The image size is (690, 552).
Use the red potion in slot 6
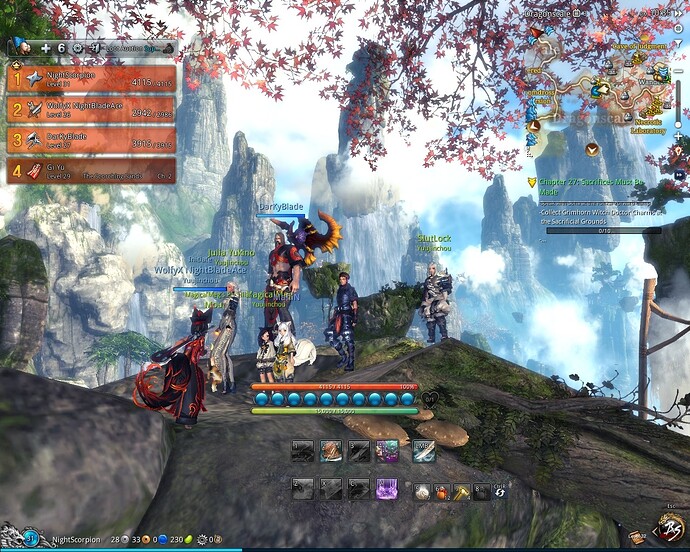pos(443,491)
